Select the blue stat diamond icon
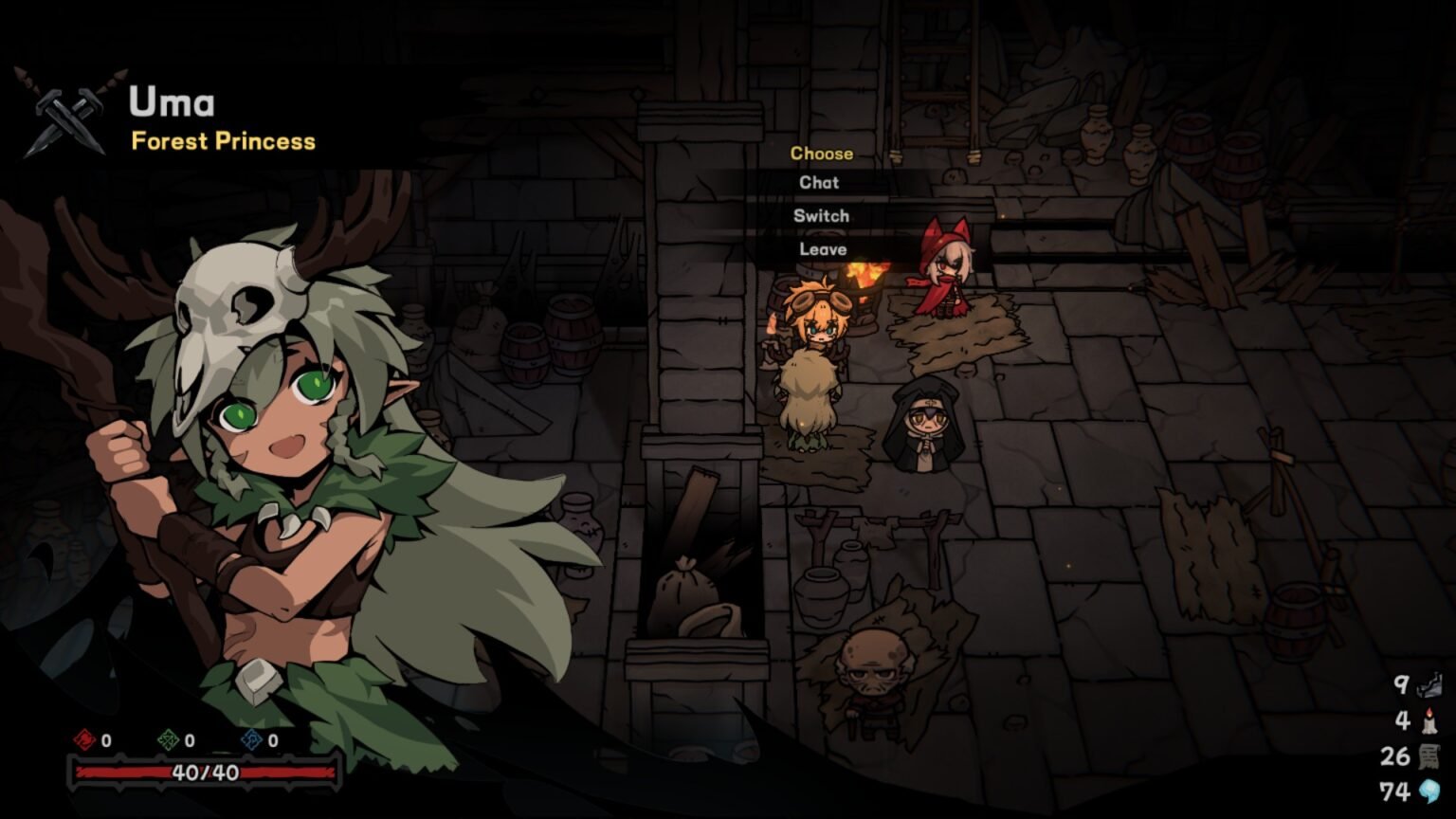This screenshot has width=1456, height=819. 254,742
